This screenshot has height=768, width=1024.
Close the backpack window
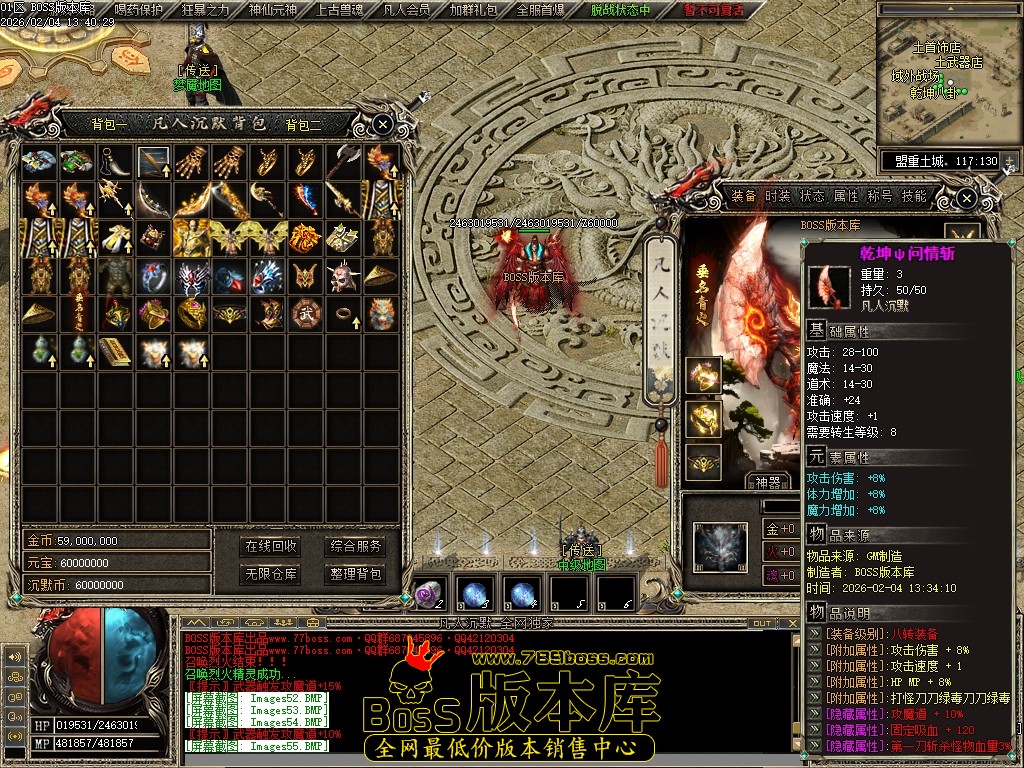[383, 124]
